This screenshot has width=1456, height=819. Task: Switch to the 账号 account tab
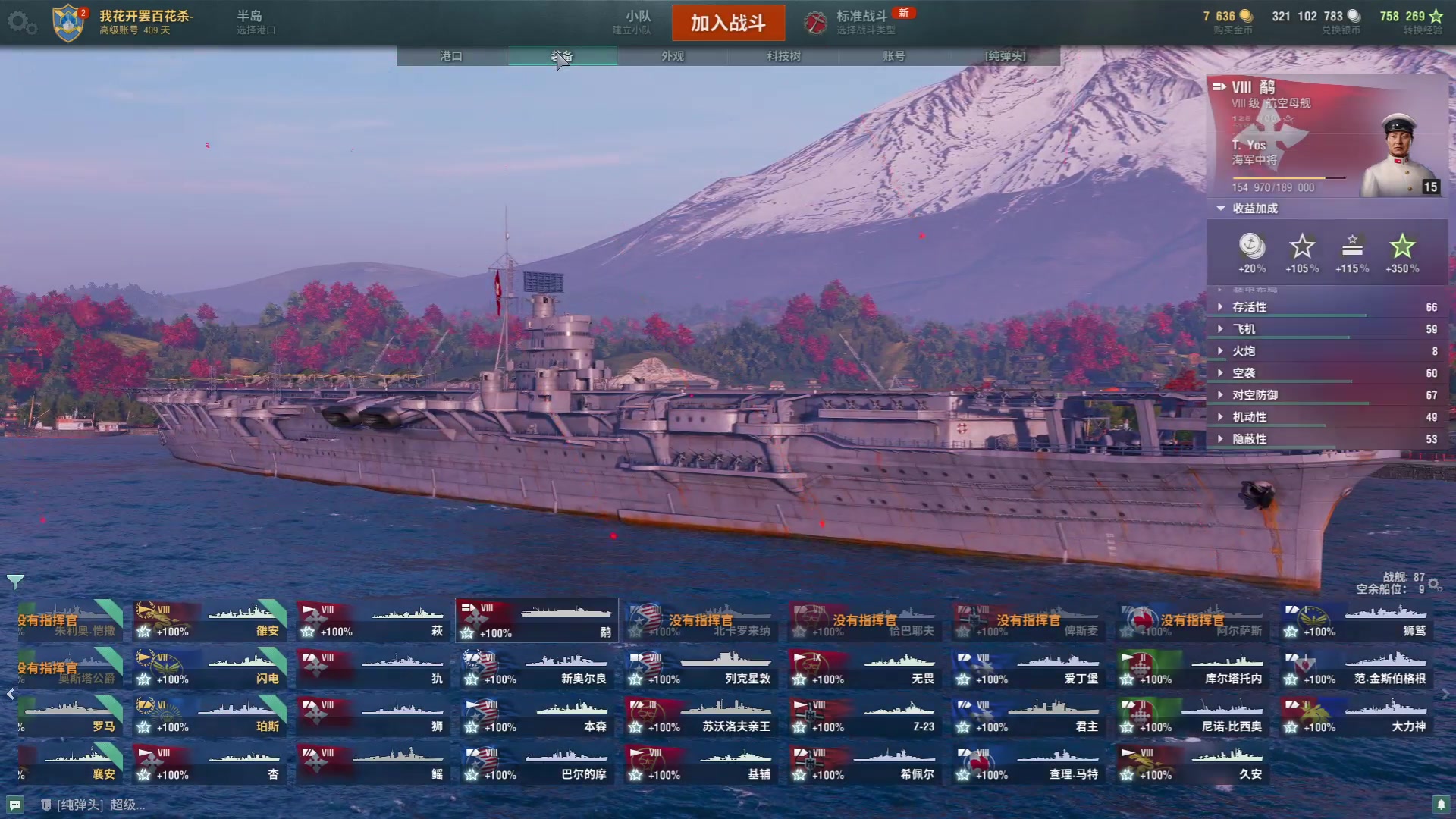pos(894,56)
